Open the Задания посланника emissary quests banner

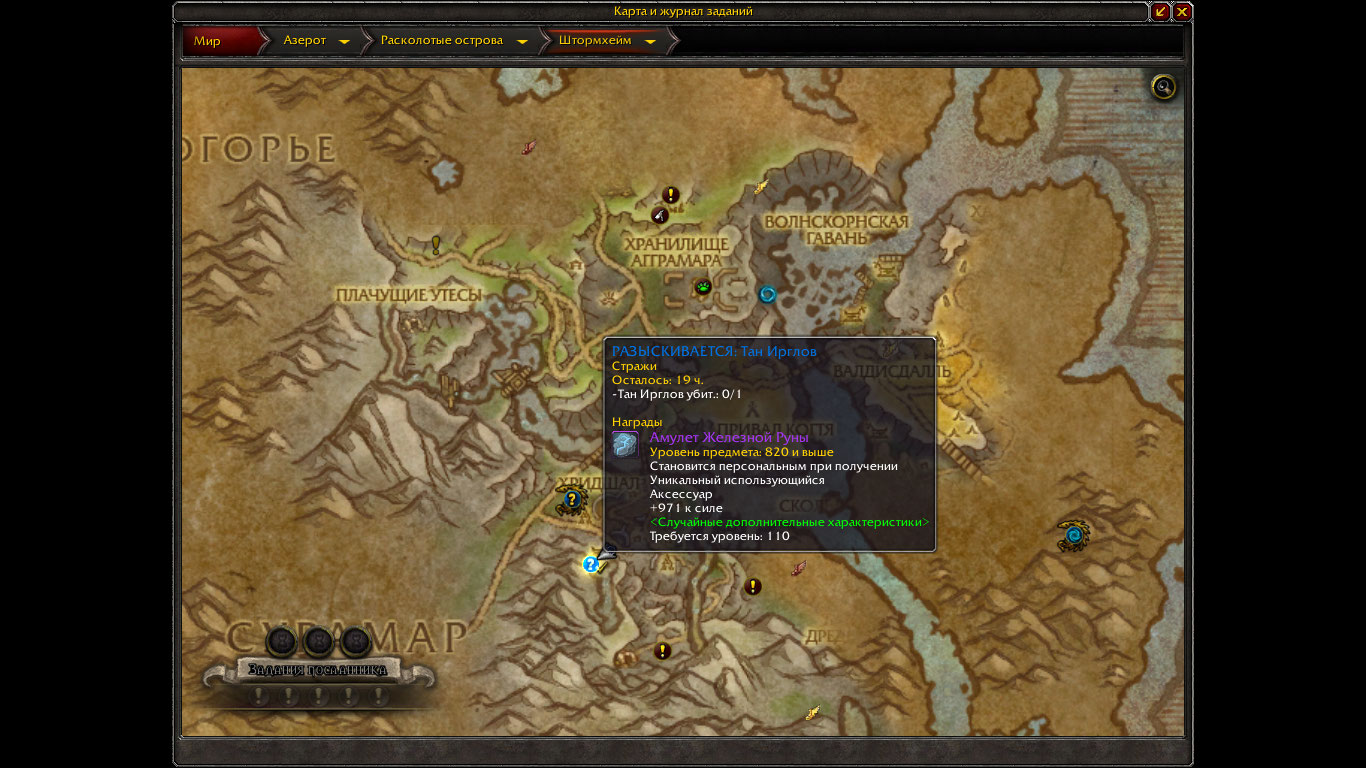click(x=318, y=669)
